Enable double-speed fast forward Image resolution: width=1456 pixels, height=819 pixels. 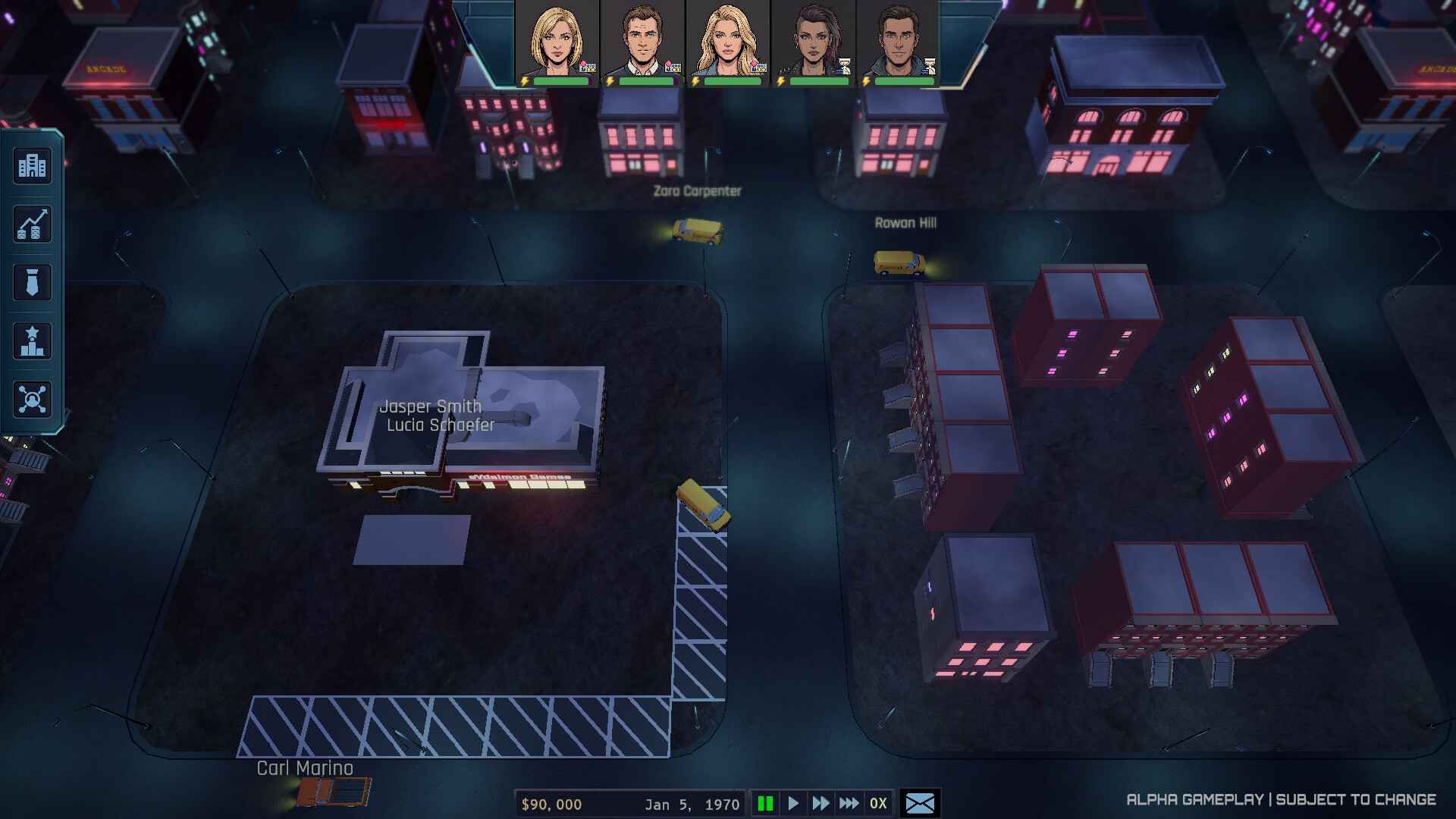(x=820, y=803)
